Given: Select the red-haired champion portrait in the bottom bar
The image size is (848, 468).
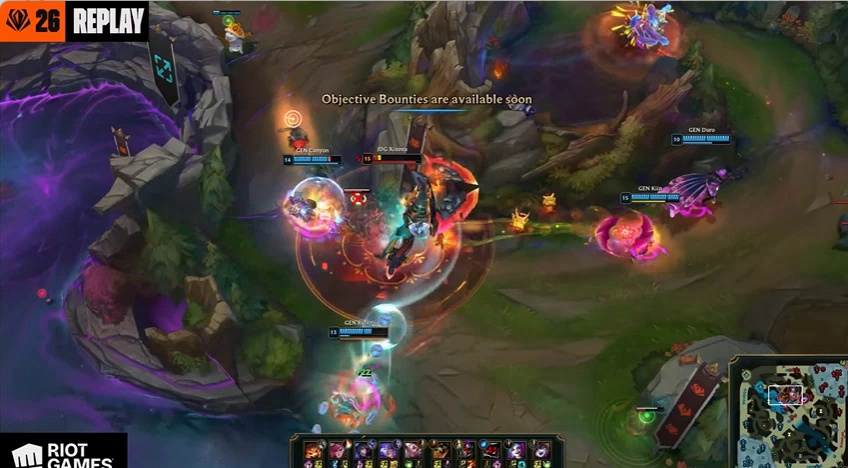Looking at the screenshot, I should (338, 450).
